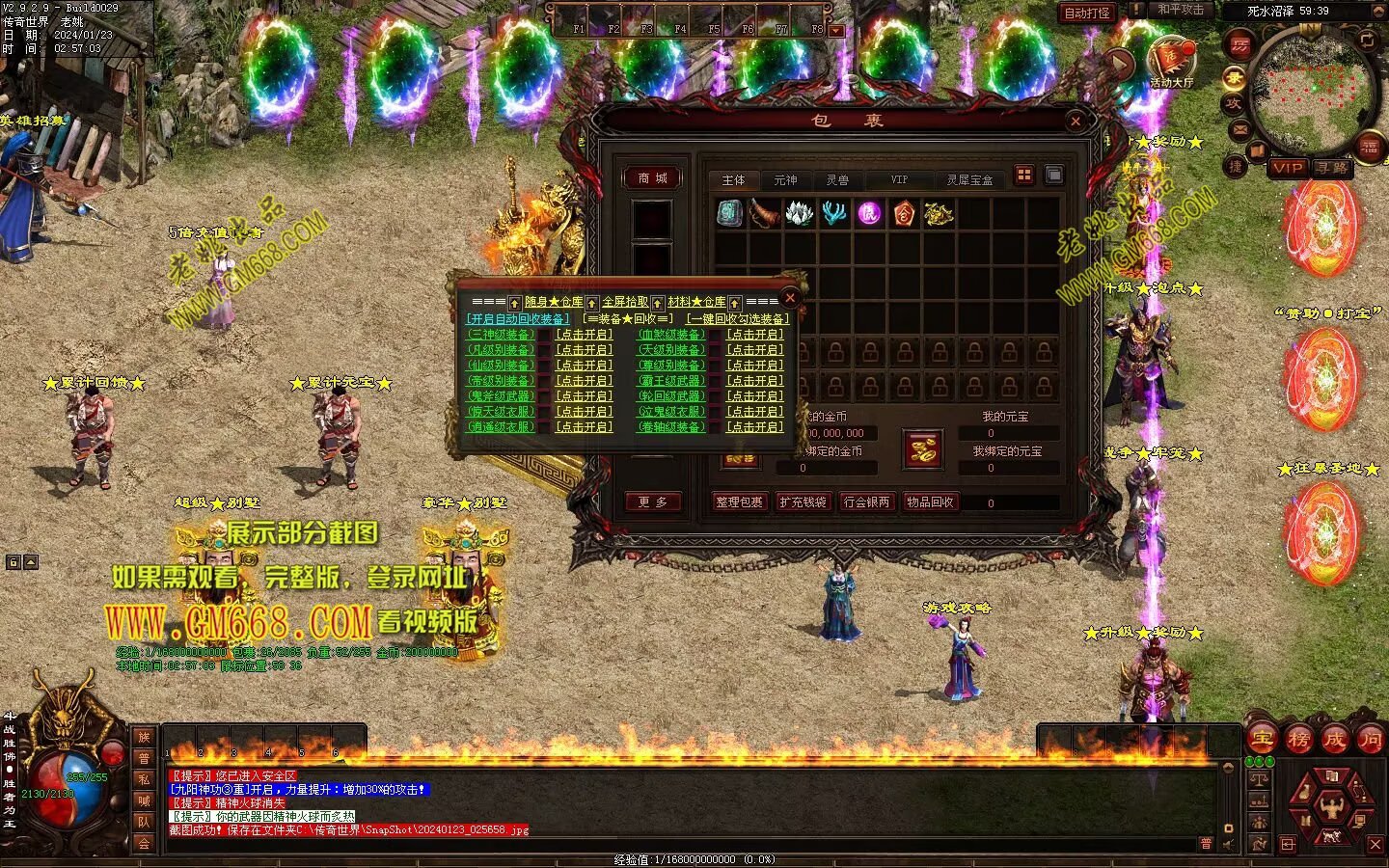1389x868 pixels.
Task: Click the 物品回收 recycle button
Action: click(x=930, y=502)
